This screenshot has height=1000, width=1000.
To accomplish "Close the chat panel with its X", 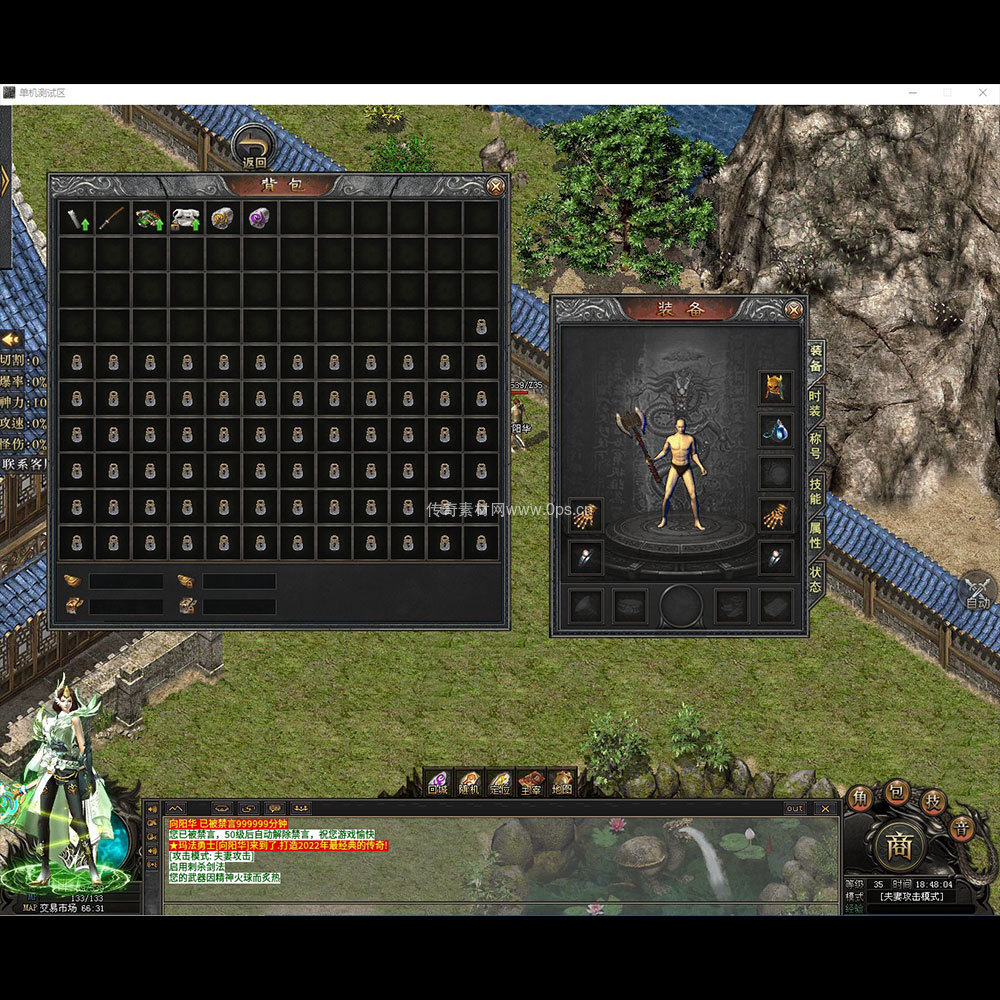I will point(825,808).
